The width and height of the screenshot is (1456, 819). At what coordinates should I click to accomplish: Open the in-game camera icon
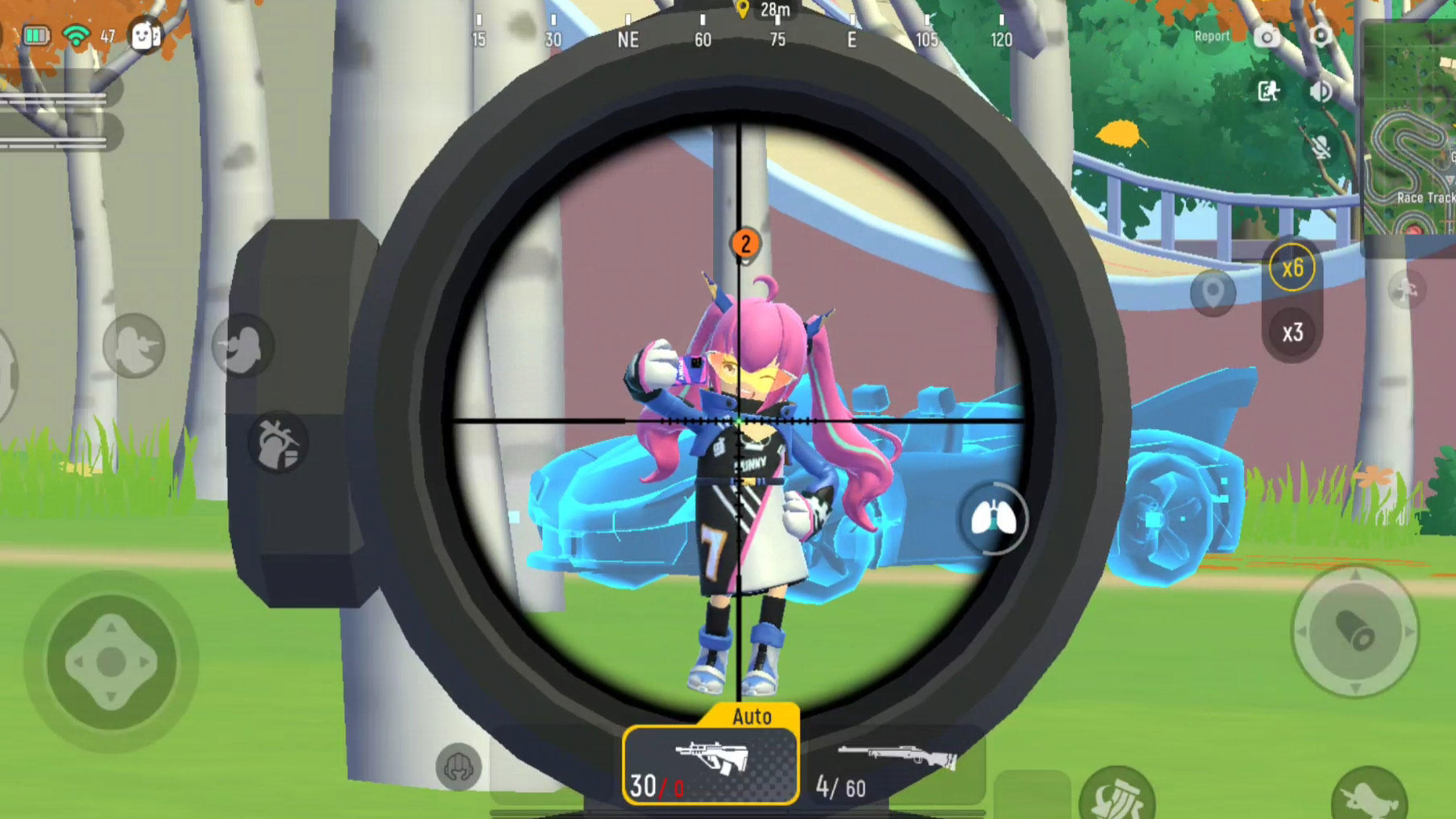click(1267, 38)
